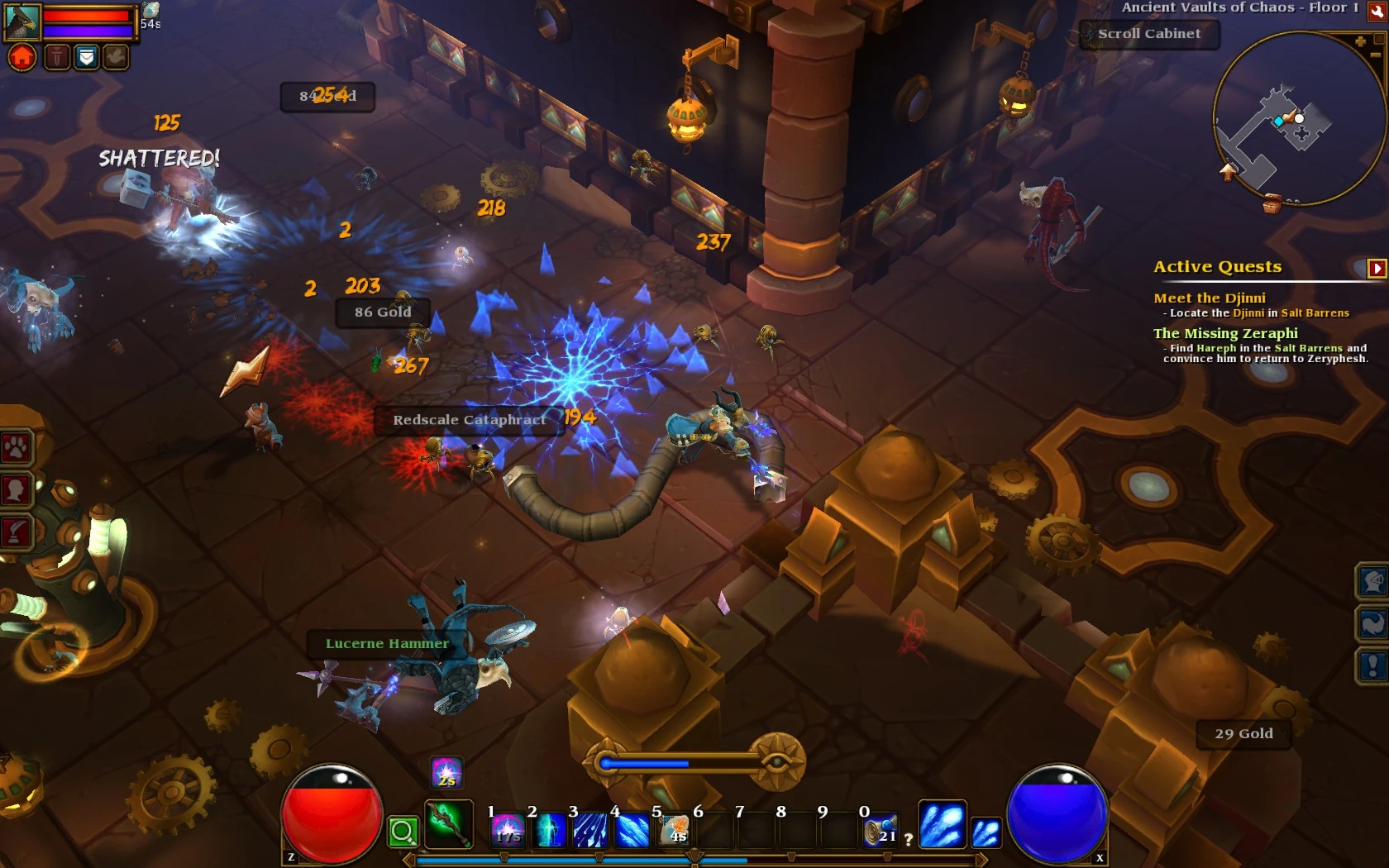Select the Meet the Djinni quest entry
This screenshot has width=1389, height=868.
(1210, 298)
